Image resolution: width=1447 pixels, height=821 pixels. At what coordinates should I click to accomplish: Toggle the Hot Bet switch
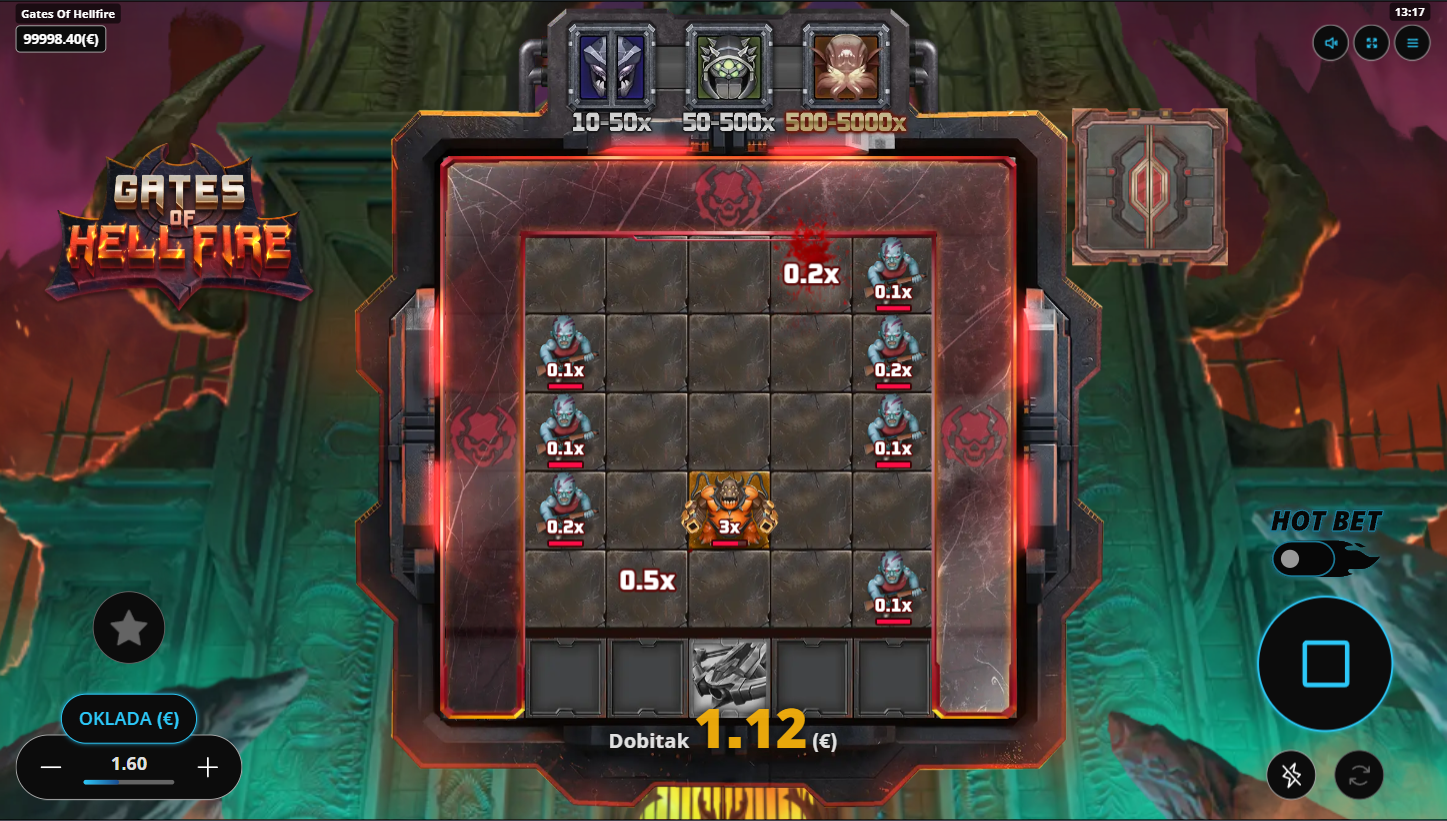1304,559
